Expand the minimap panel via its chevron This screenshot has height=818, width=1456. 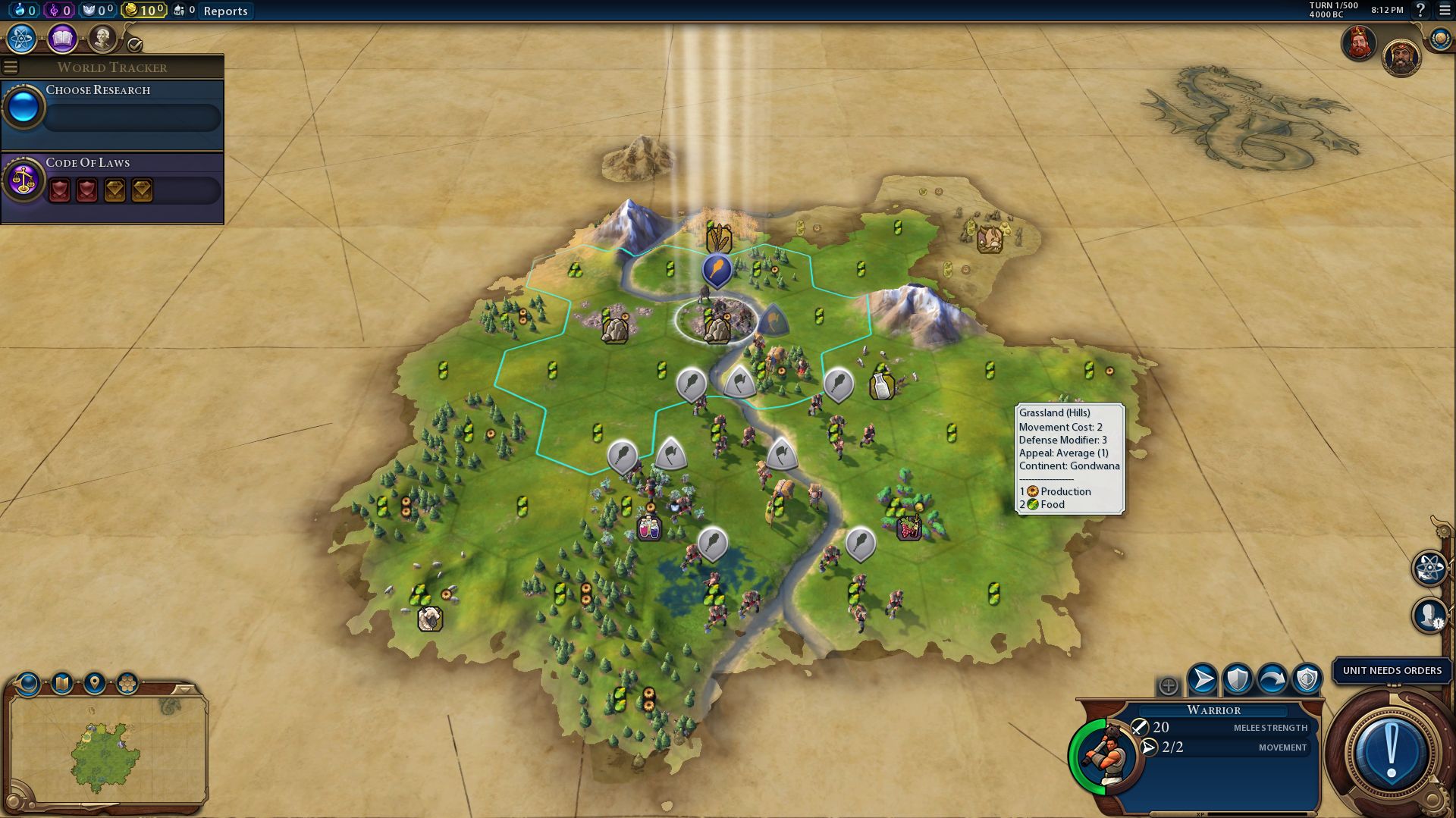[x=184, y=689]
